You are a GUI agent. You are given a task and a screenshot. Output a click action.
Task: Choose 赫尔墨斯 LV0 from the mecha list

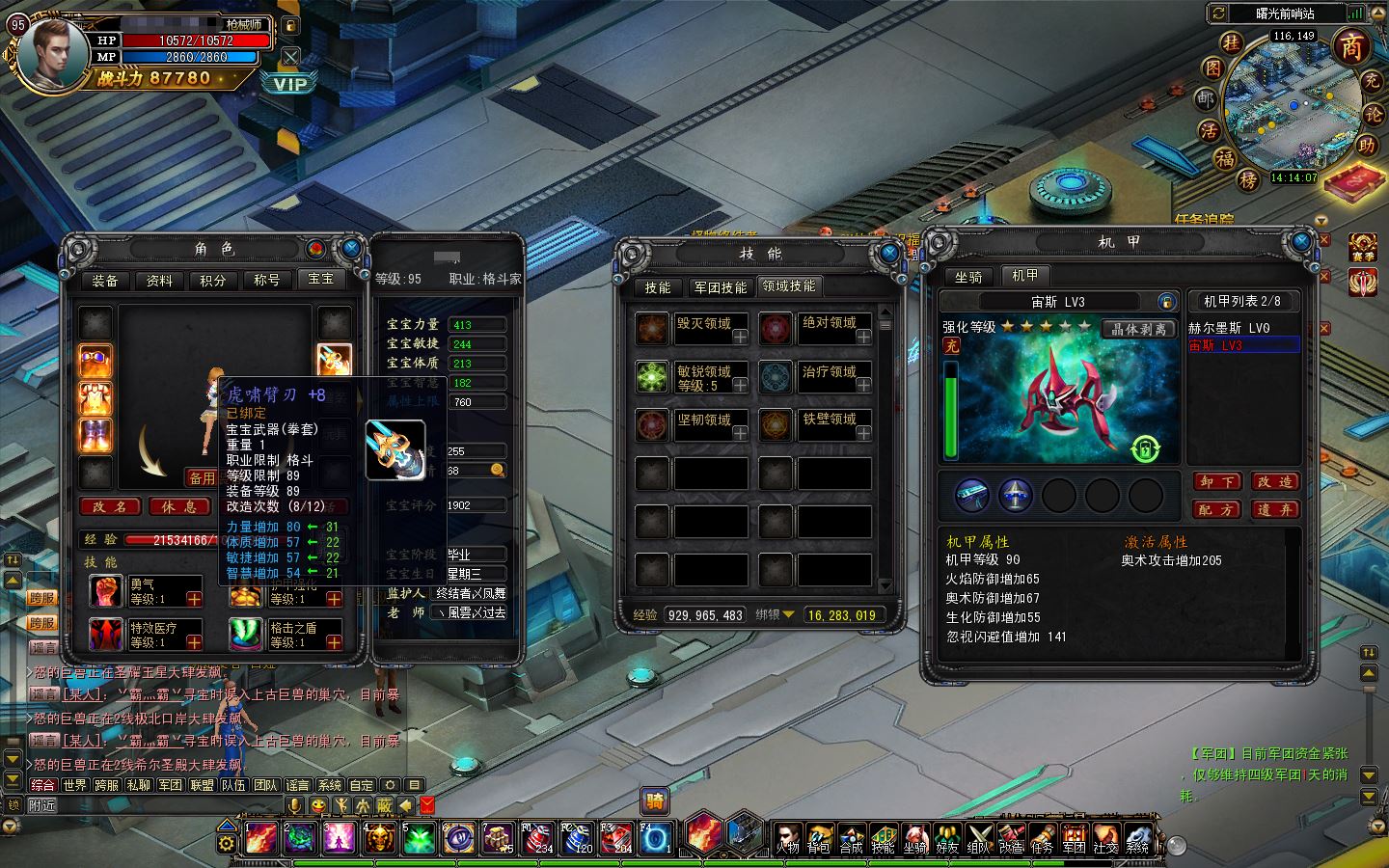1230,328
